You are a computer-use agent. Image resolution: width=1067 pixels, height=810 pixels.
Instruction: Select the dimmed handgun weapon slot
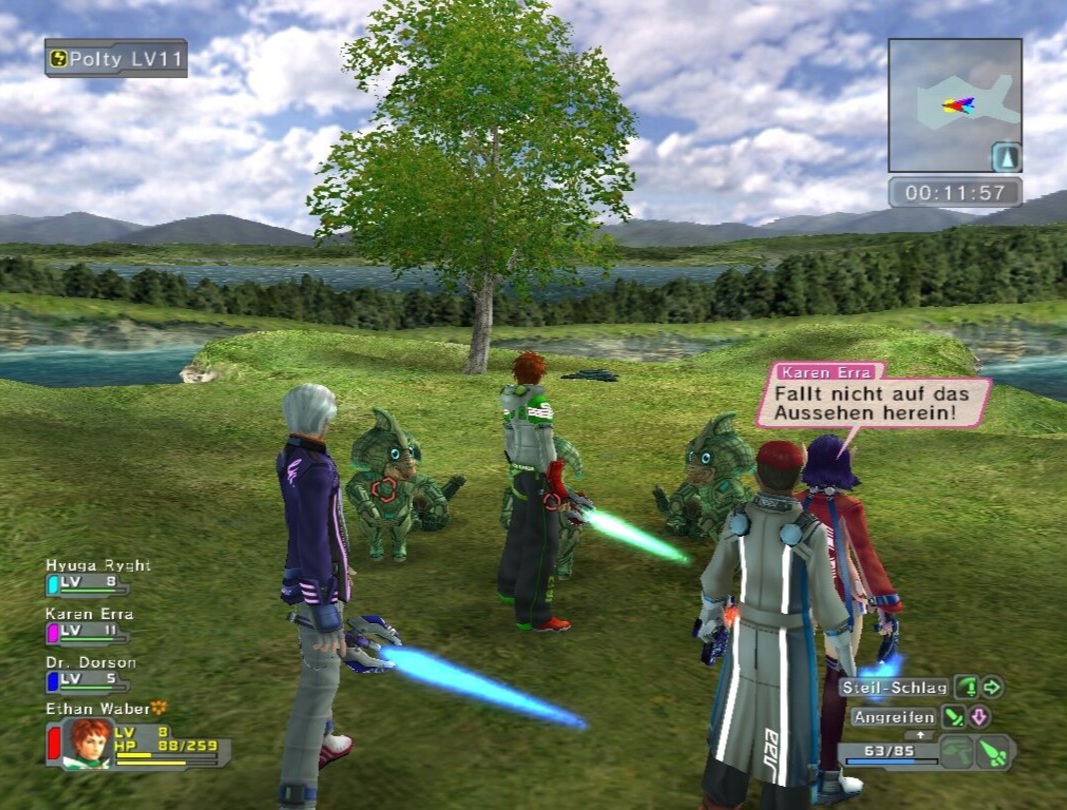[x=959, y=753]
